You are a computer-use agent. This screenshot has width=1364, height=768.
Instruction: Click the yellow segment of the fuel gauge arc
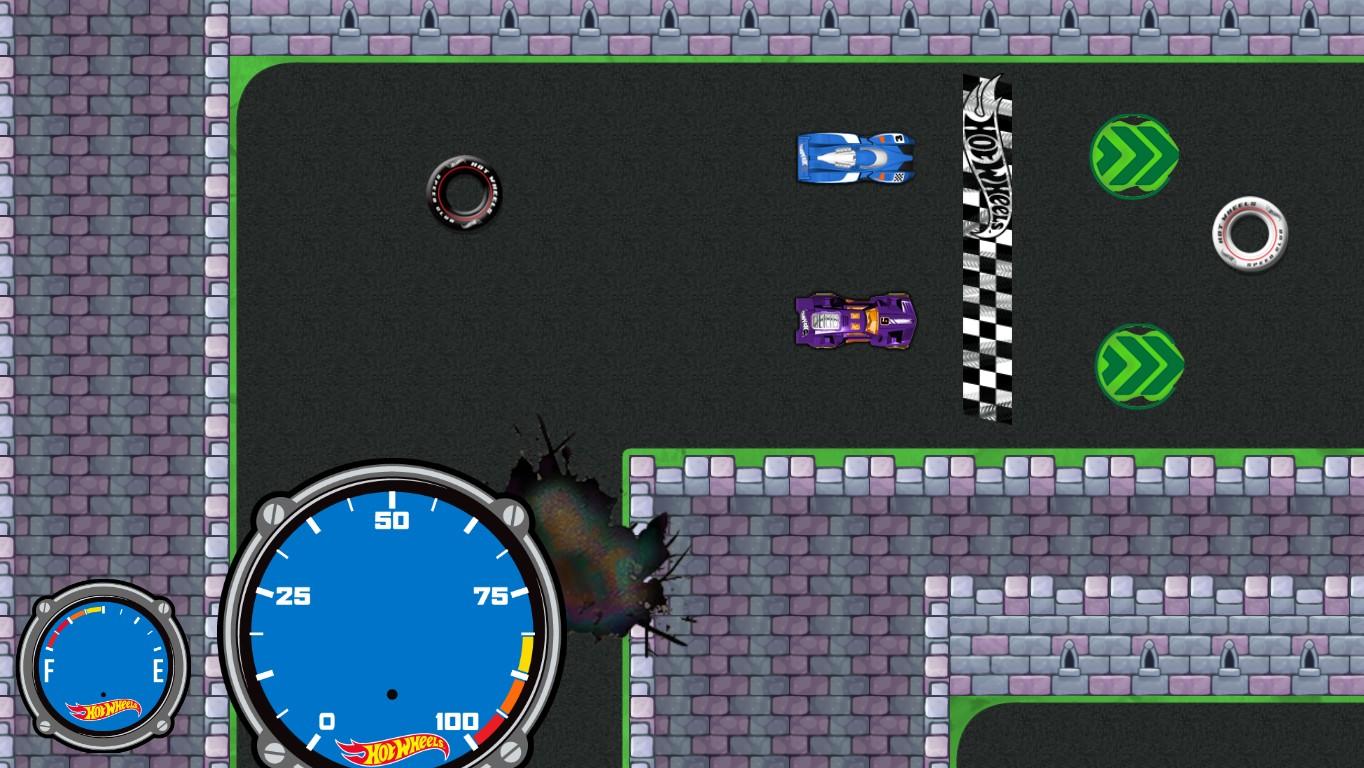click(95, 609)
